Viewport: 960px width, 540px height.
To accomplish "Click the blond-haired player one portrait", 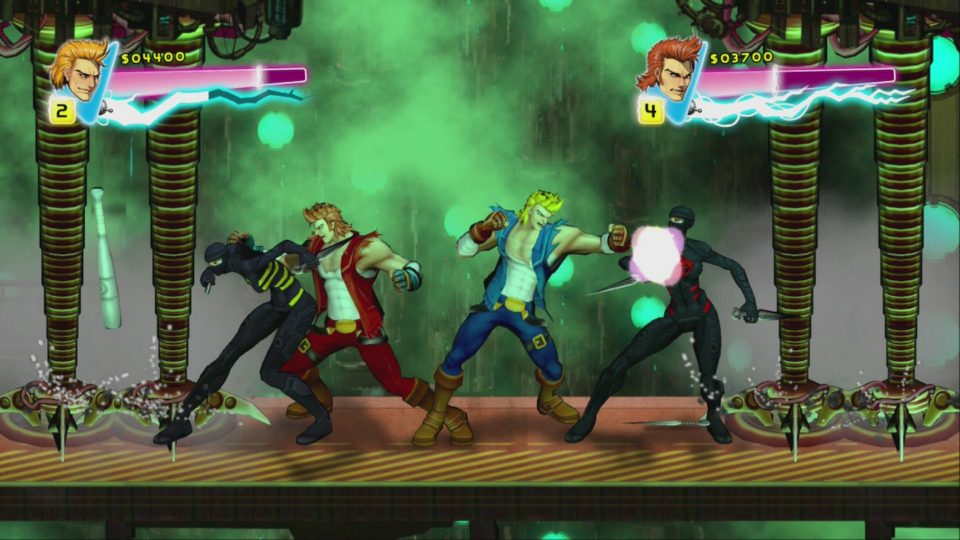I will click(x=77, y=68).
